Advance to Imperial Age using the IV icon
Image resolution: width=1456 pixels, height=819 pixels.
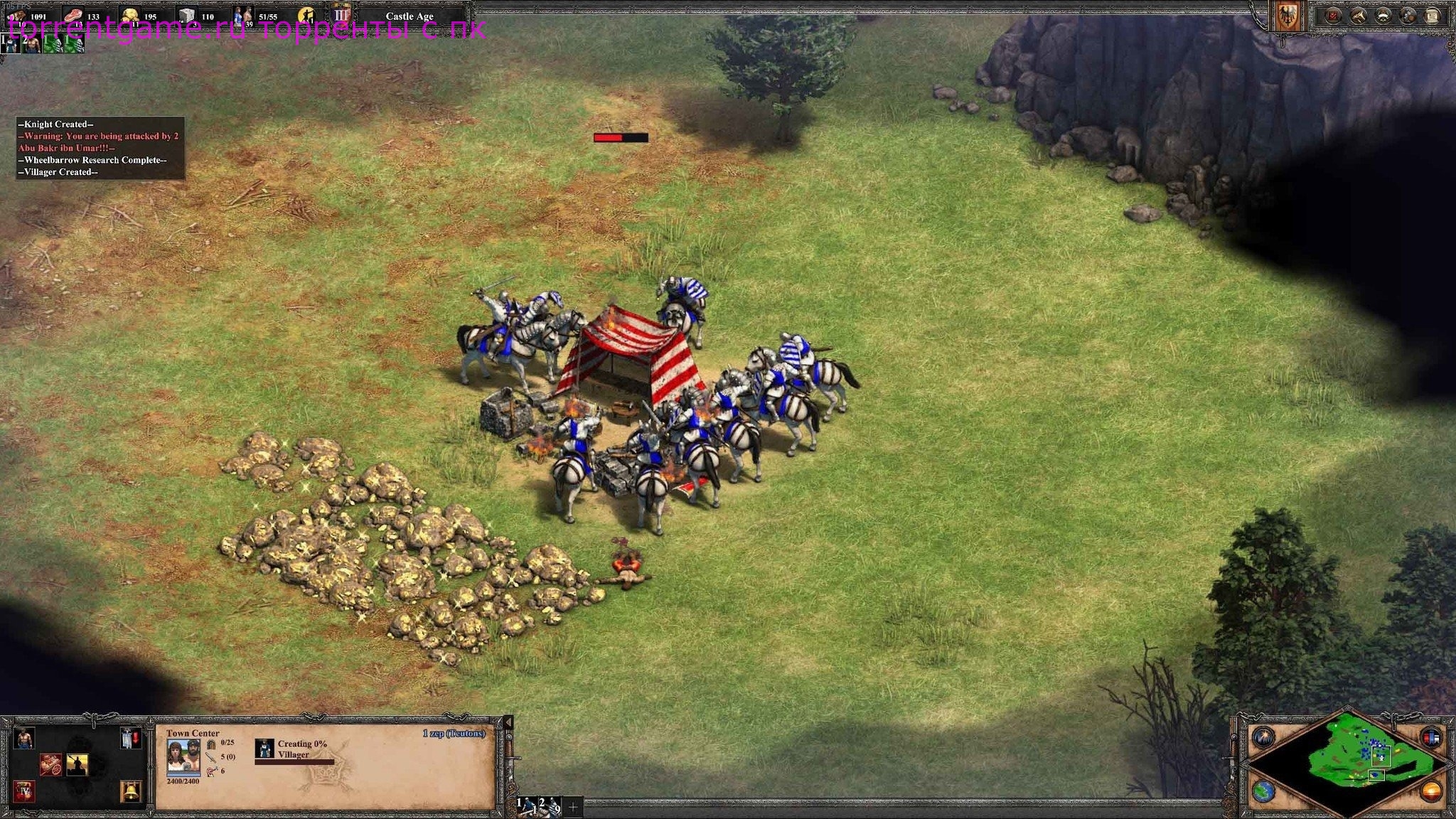[25, 791]
